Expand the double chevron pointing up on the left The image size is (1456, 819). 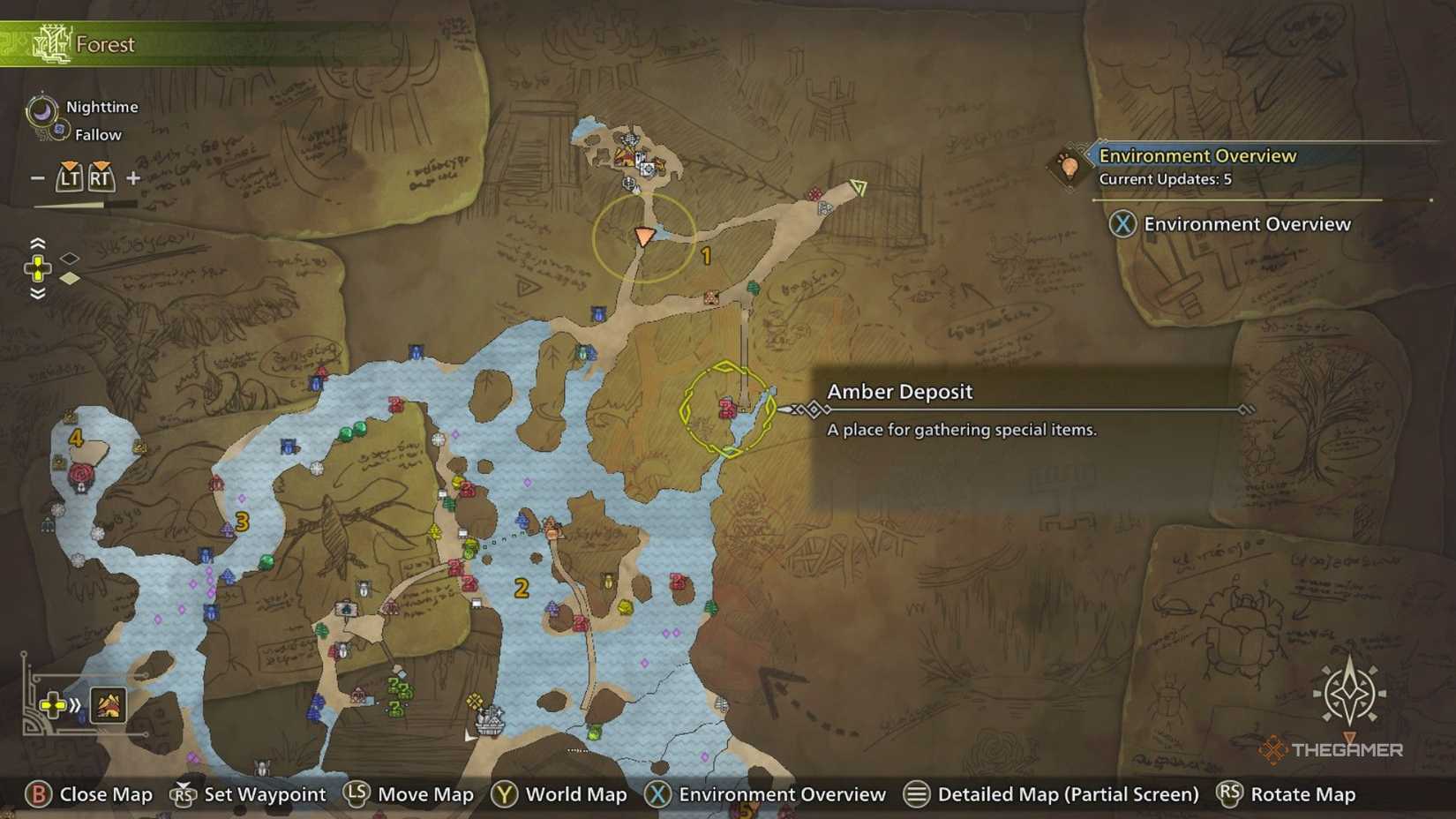[37, 244]
